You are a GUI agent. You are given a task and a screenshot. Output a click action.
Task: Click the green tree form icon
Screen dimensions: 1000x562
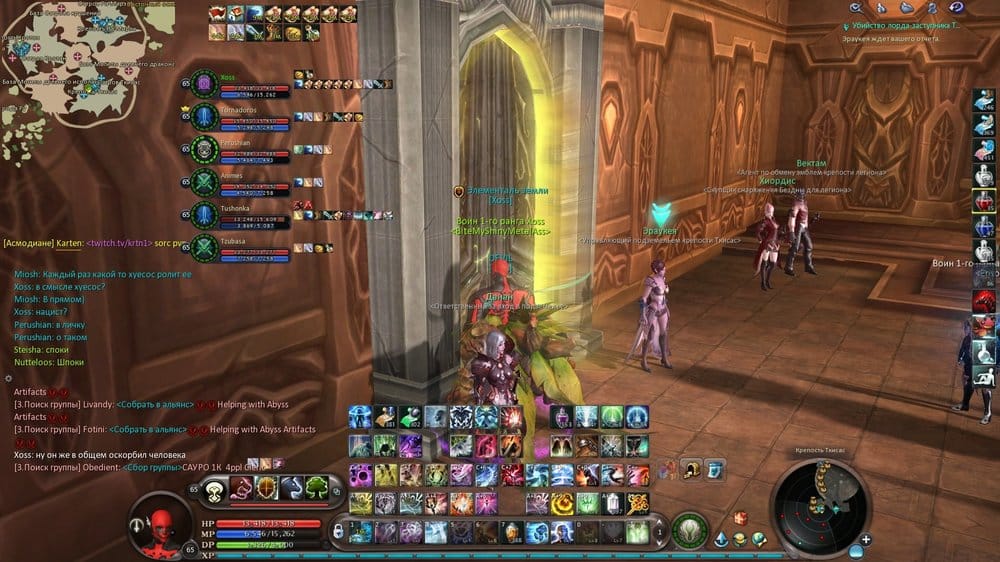point(318,489)
